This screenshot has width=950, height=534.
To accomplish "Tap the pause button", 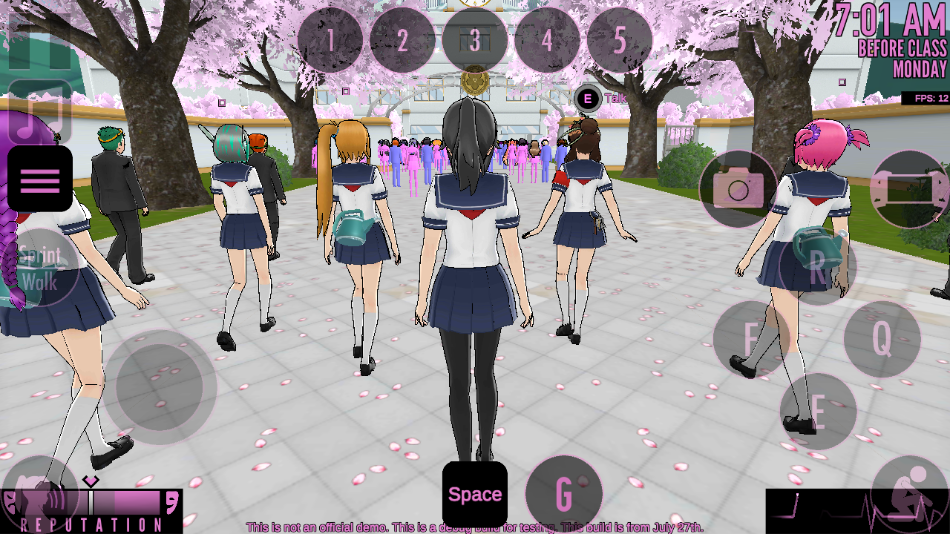I will (x=40, y=38).
